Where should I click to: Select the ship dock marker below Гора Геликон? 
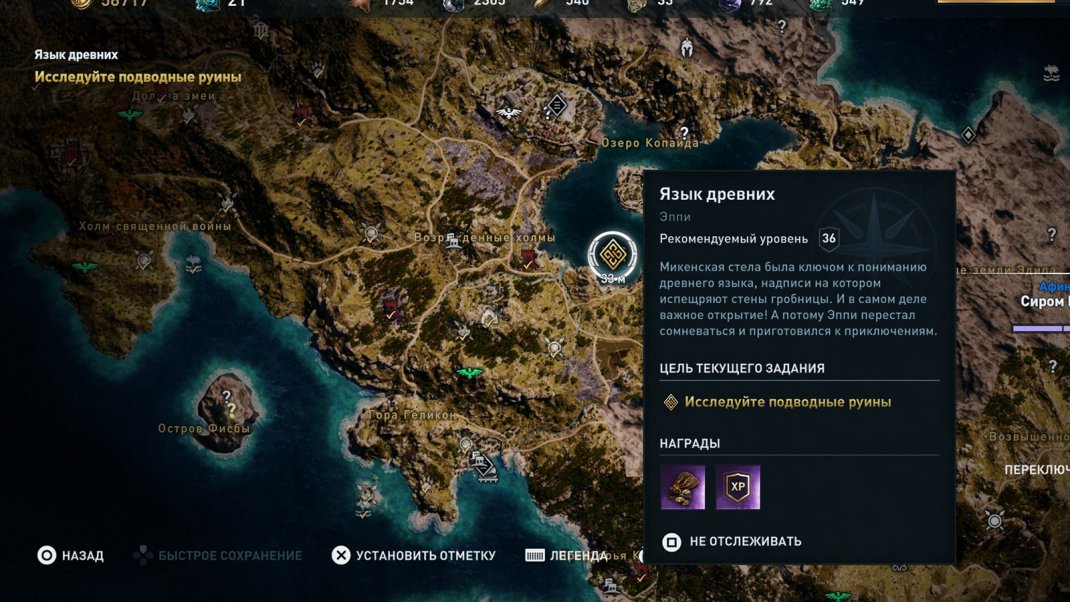point(483,465)
